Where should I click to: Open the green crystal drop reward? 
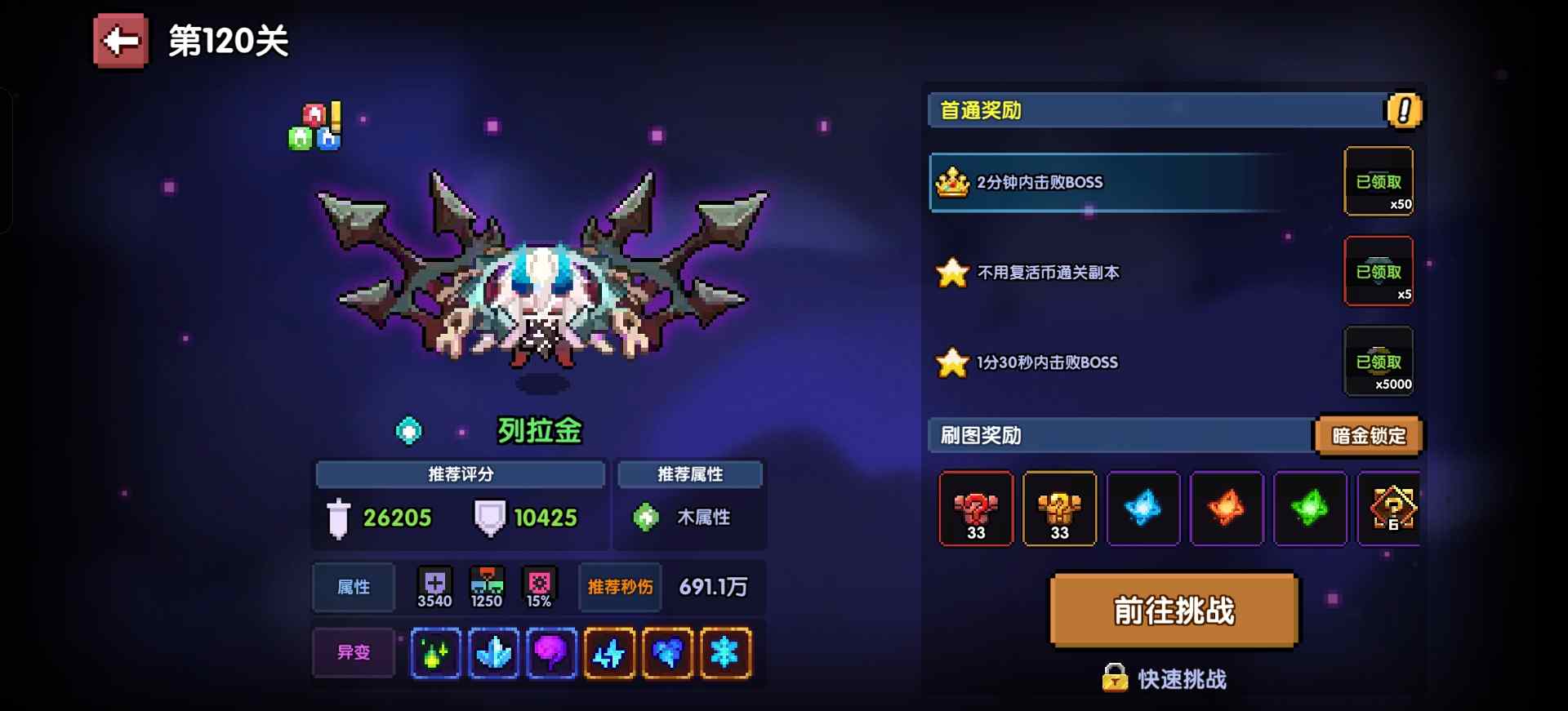(x=1310, y=509)
